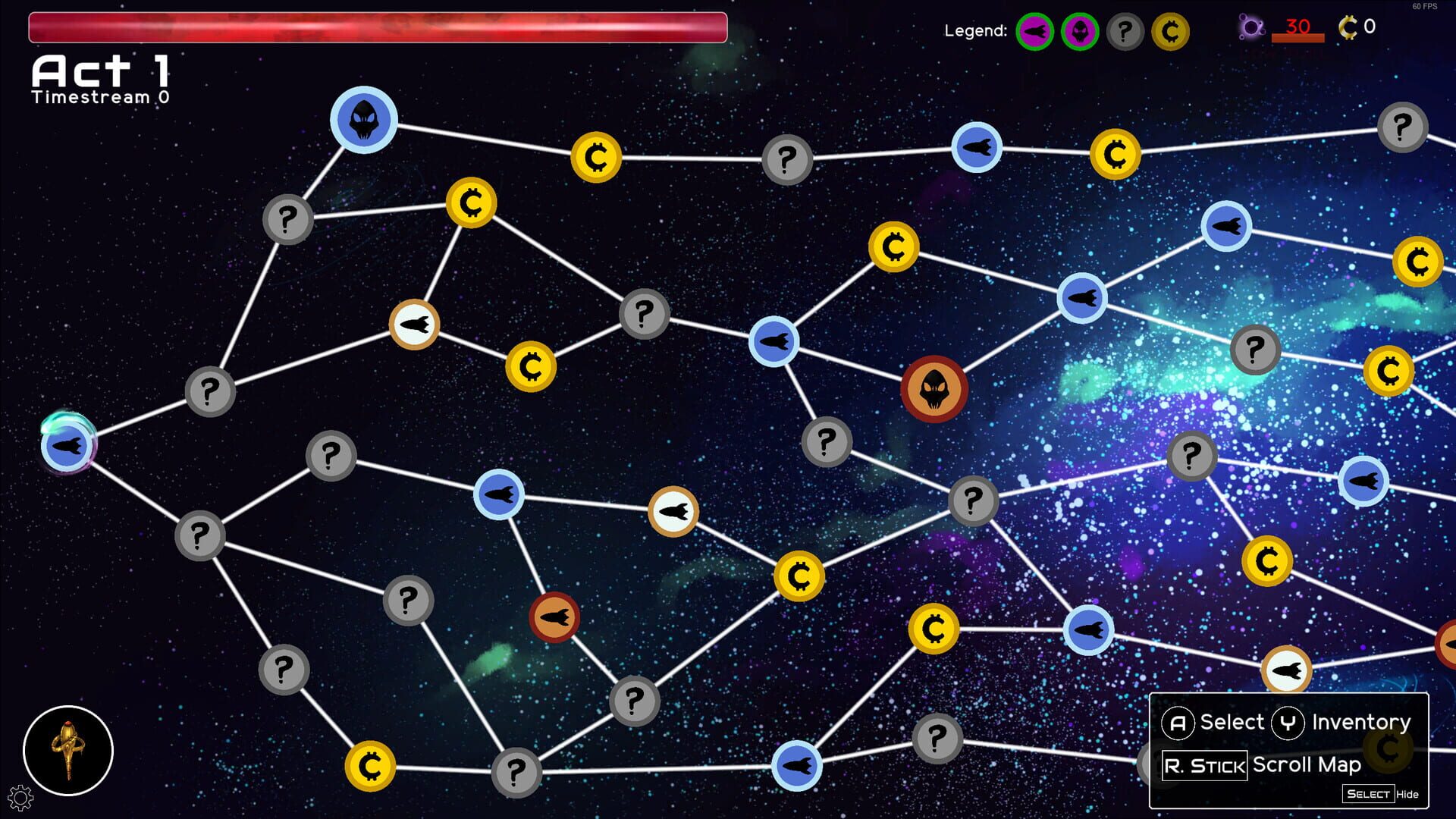Viewport: 1456px width, 819px height.
Task: Click the character portrait in the bottom left
Action: pos(67,750)
